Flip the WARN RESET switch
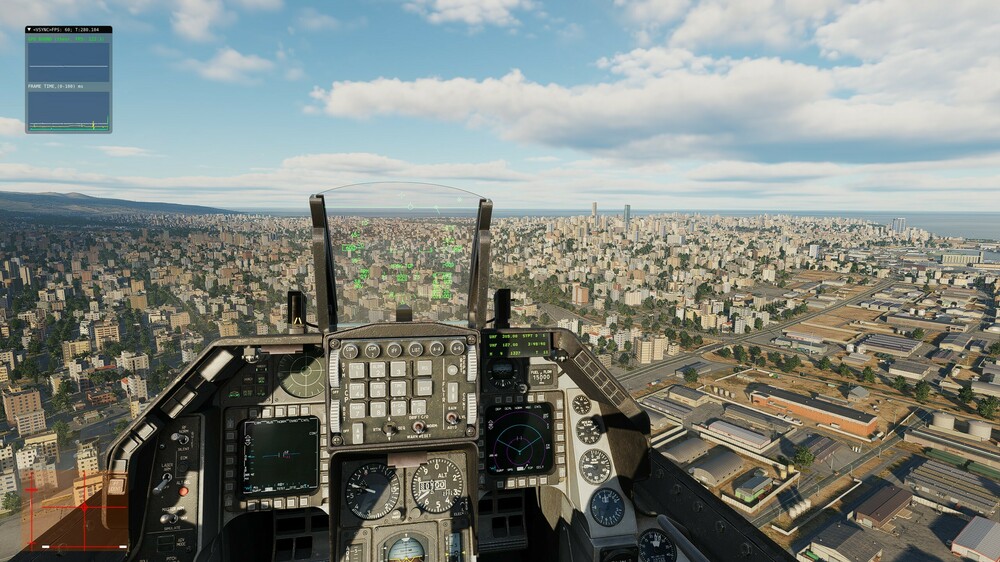Image resolution: width=1000 pixels, height=562 pixels. (418, 427)
